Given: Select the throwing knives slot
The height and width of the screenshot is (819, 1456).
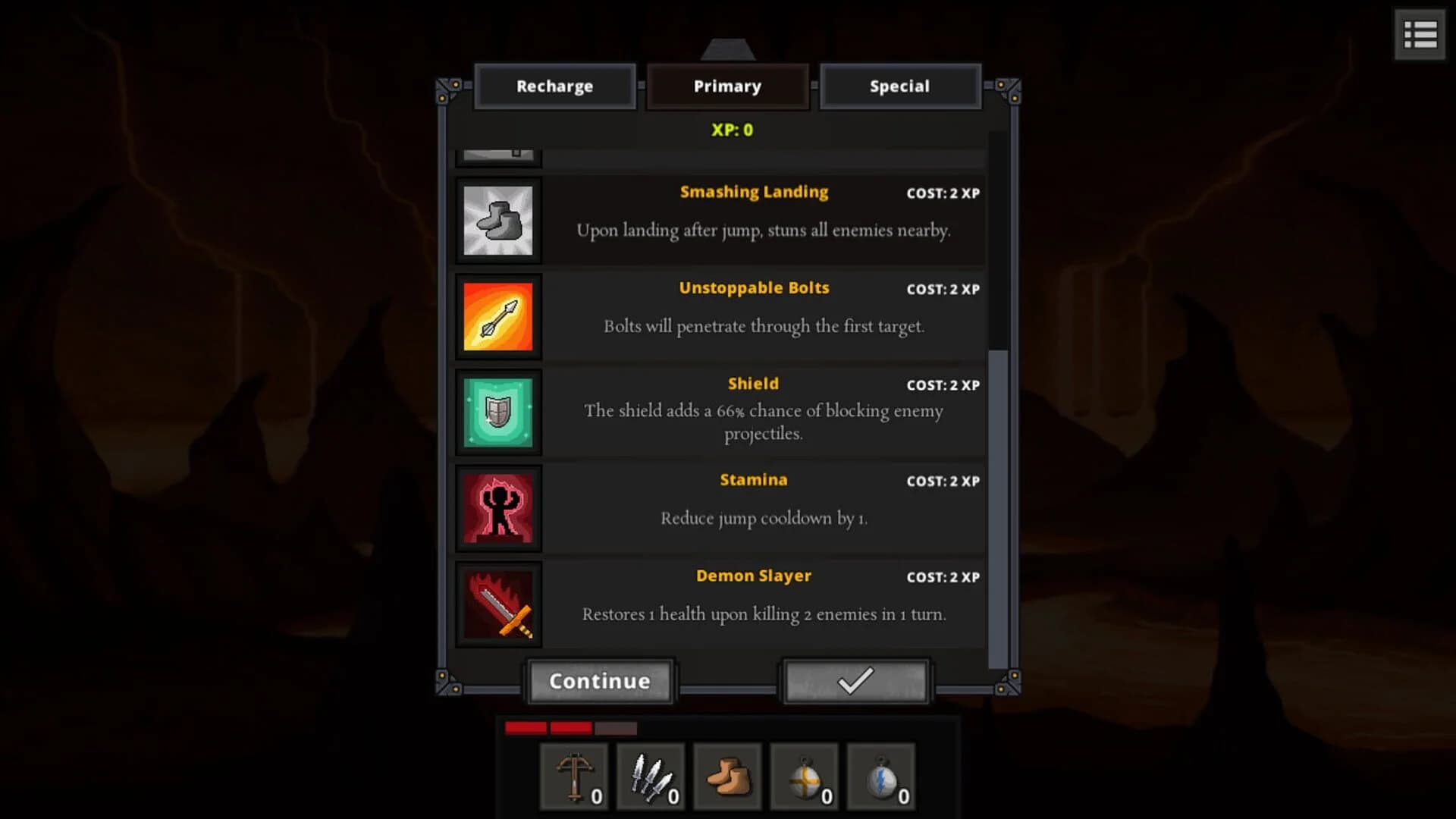Looking at the screenshot, I should click(651, 777).
